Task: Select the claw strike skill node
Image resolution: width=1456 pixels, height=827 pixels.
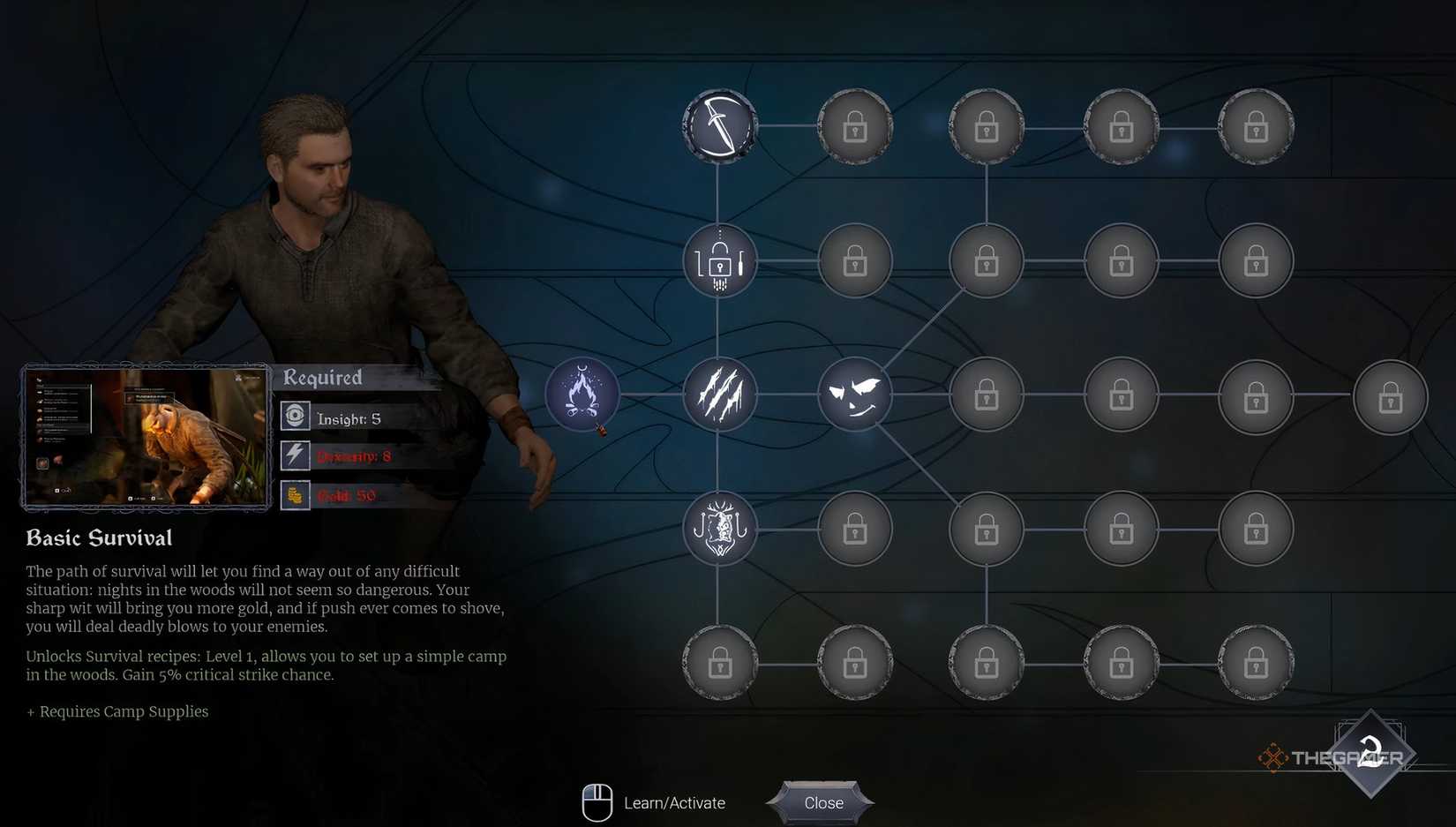Action: (x=719, y=395)
